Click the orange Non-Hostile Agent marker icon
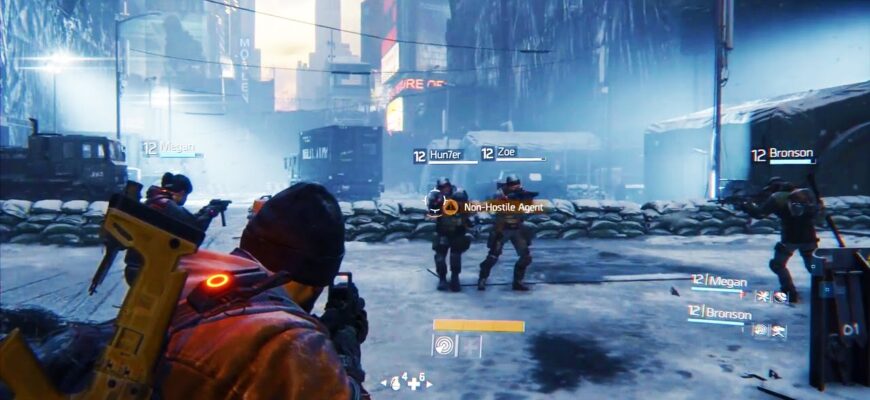Screen dimensions: 870x400 click(x=450, y=207)
